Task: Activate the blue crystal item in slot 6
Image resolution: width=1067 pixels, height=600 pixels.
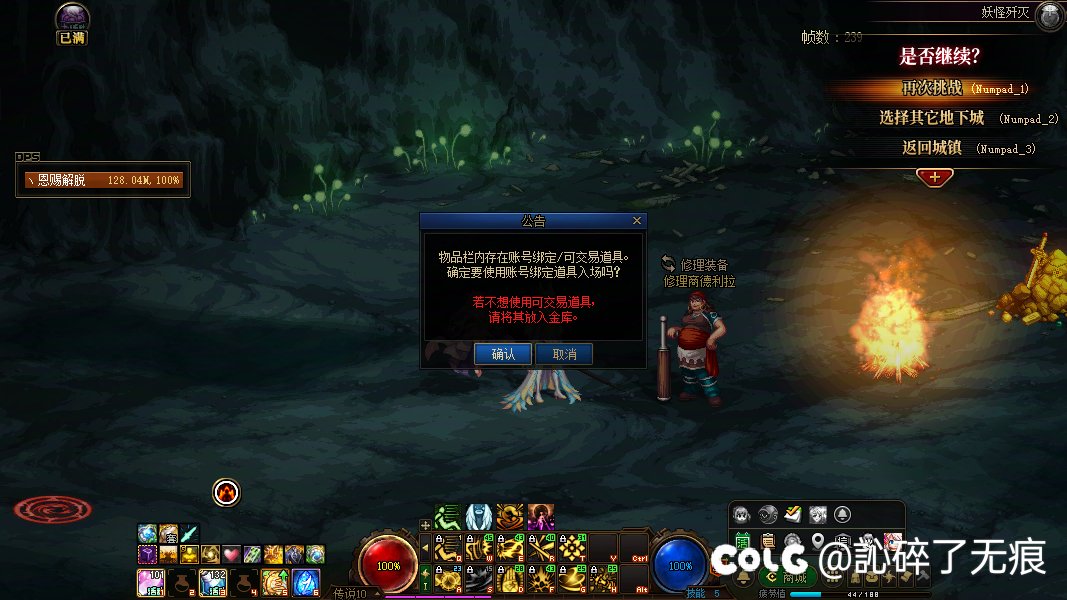Action: pos(306,581)
